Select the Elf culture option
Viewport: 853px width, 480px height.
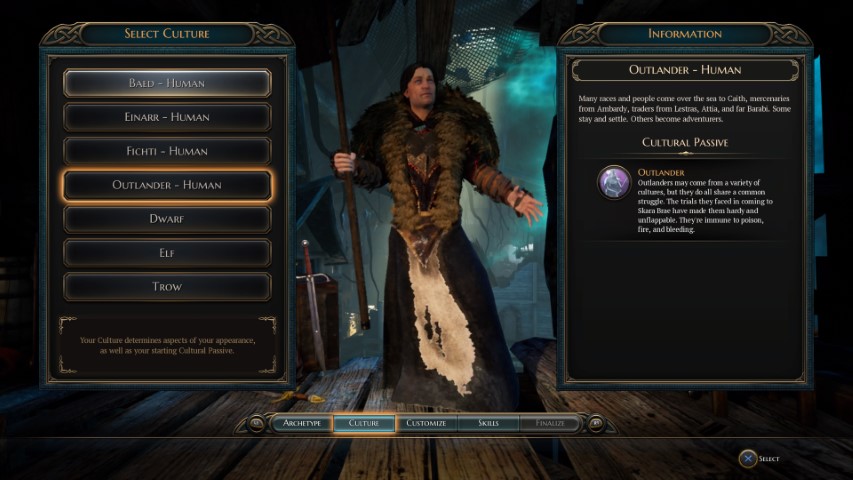coord(167,252)
